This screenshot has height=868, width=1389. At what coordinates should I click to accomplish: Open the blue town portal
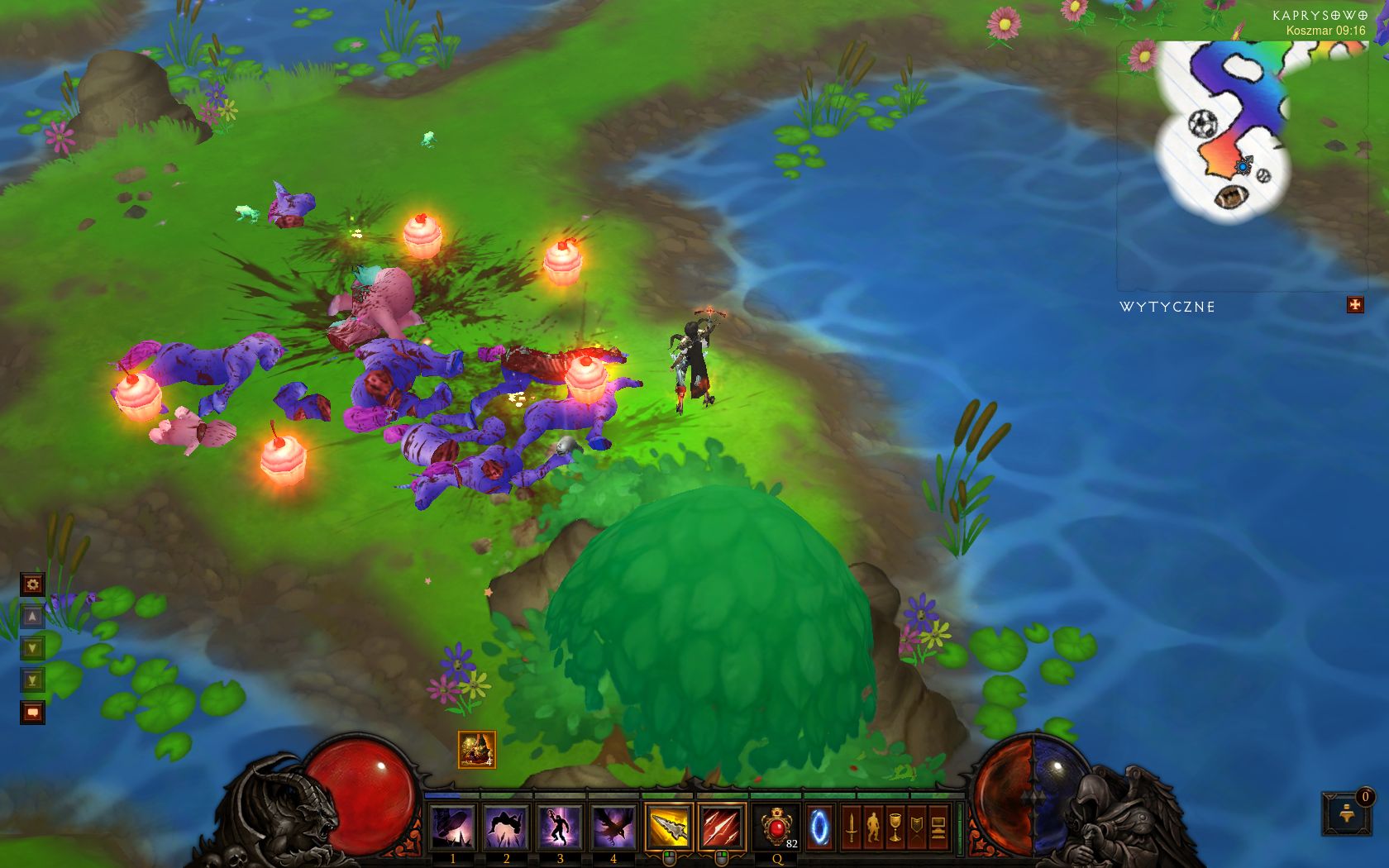tap(820, 827)
